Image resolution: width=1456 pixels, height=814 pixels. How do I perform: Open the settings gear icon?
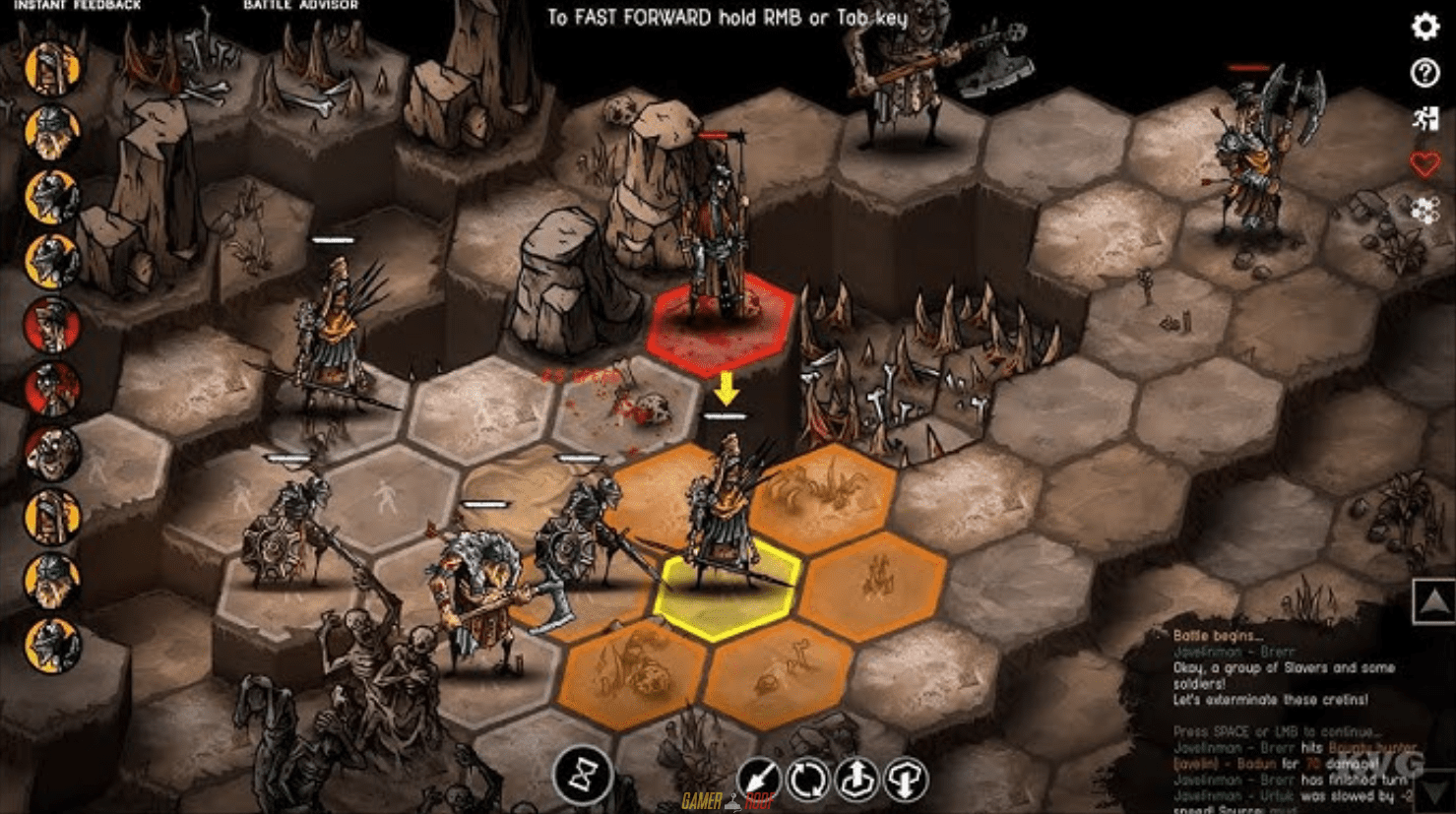click(1424, 29)
